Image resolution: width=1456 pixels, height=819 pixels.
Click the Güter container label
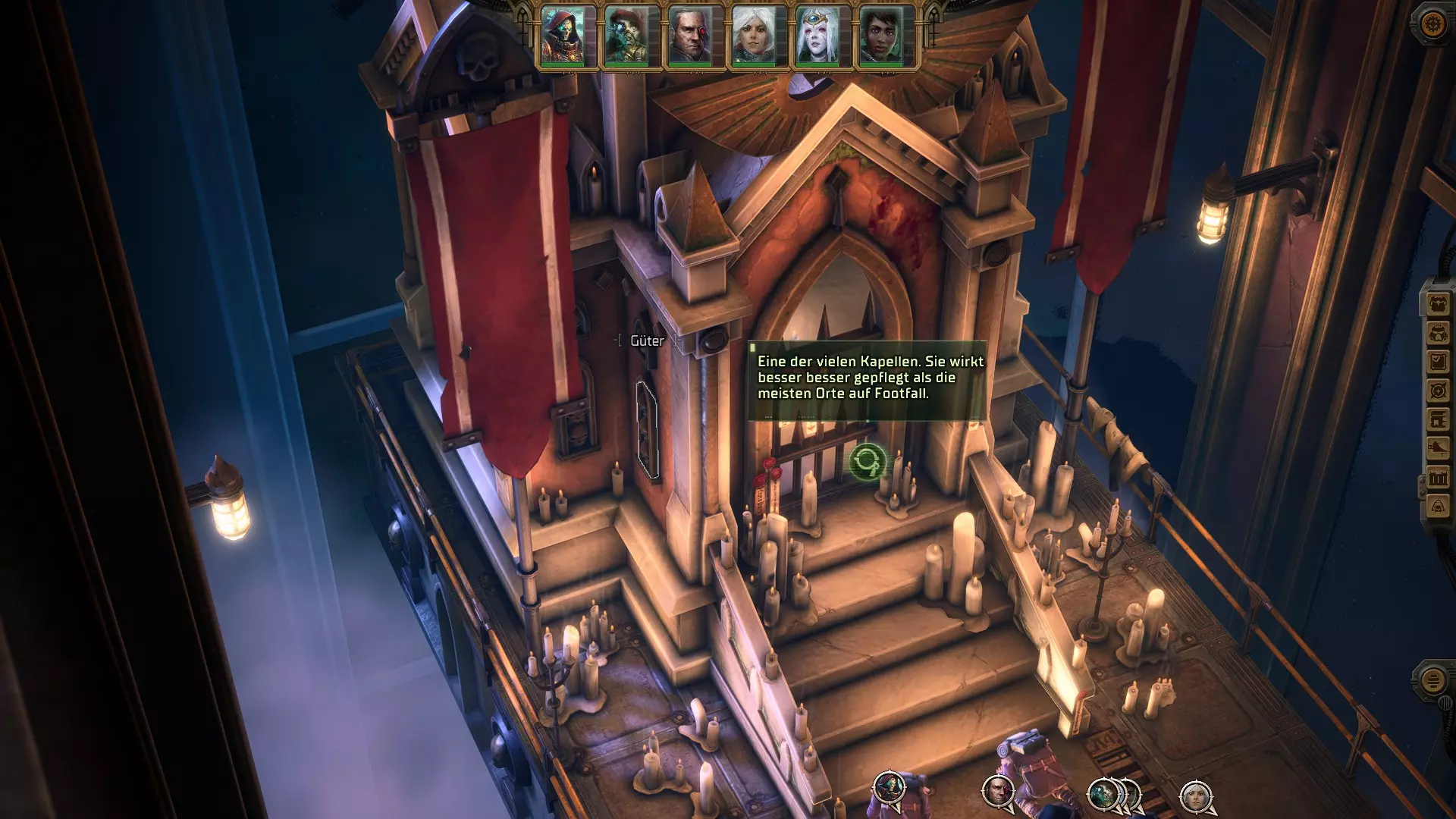(x=647, y=341)
